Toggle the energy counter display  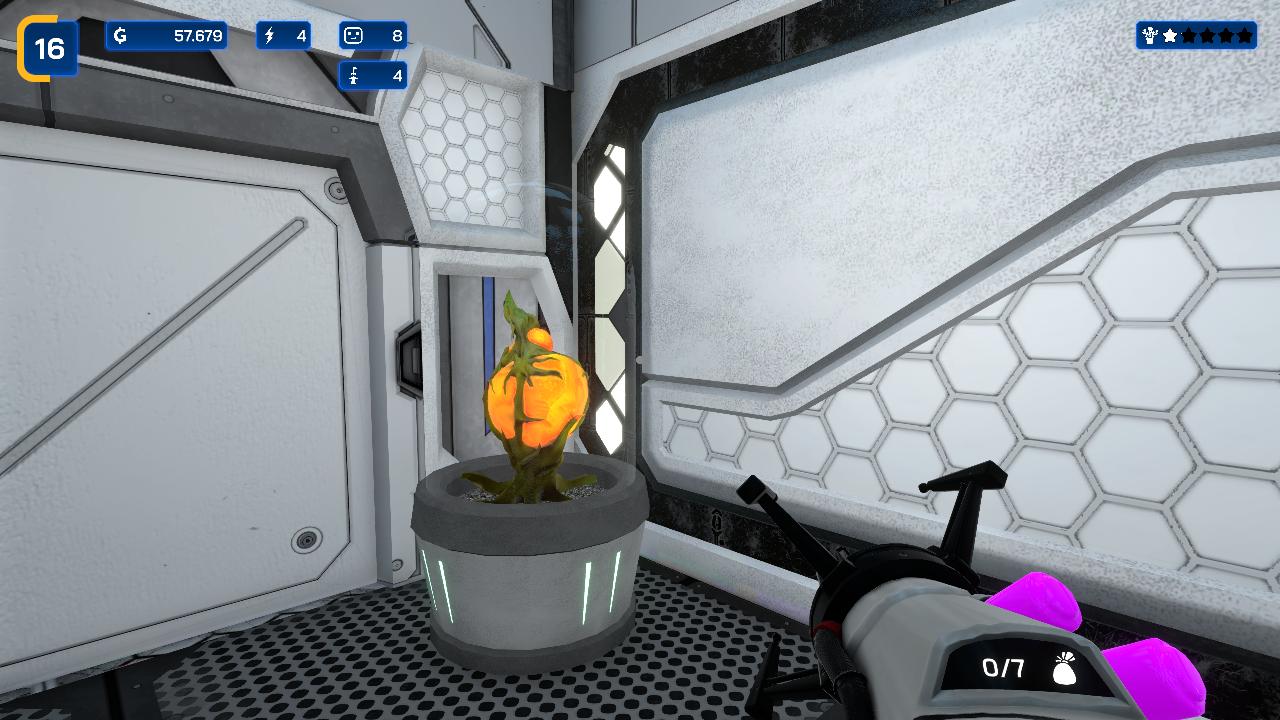(284, 34)
